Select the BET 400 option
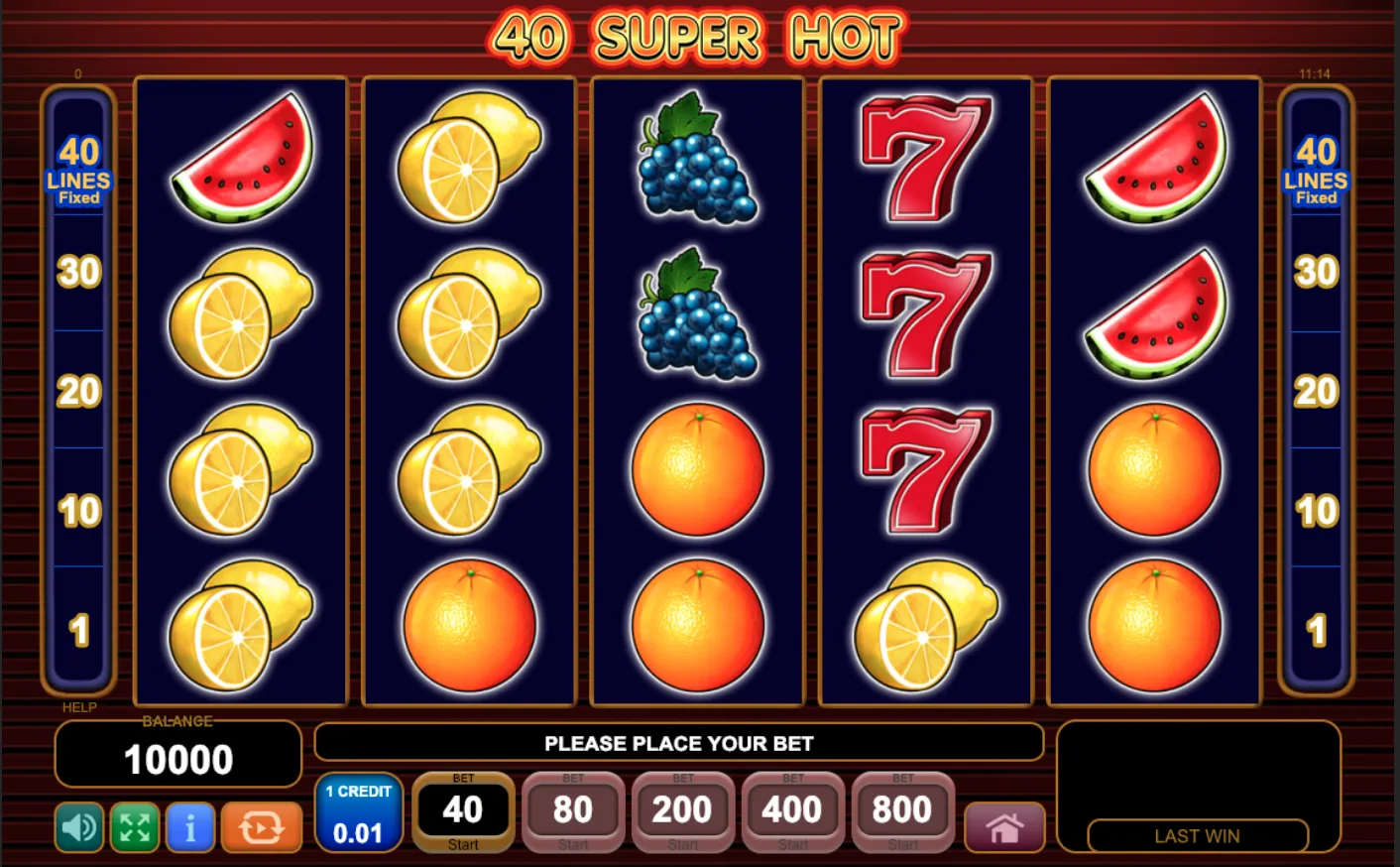The height and width of the screenshot is (867, 1400). (791, 810)
